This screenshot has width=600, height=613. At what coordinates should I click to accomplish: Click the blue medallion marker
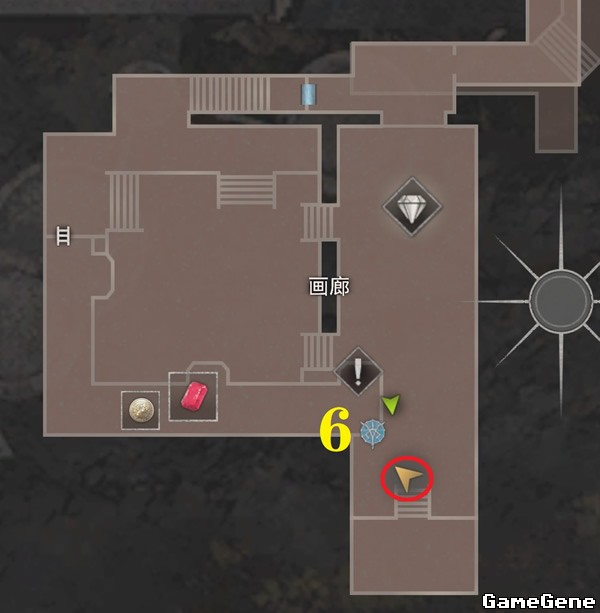[373, 433]
